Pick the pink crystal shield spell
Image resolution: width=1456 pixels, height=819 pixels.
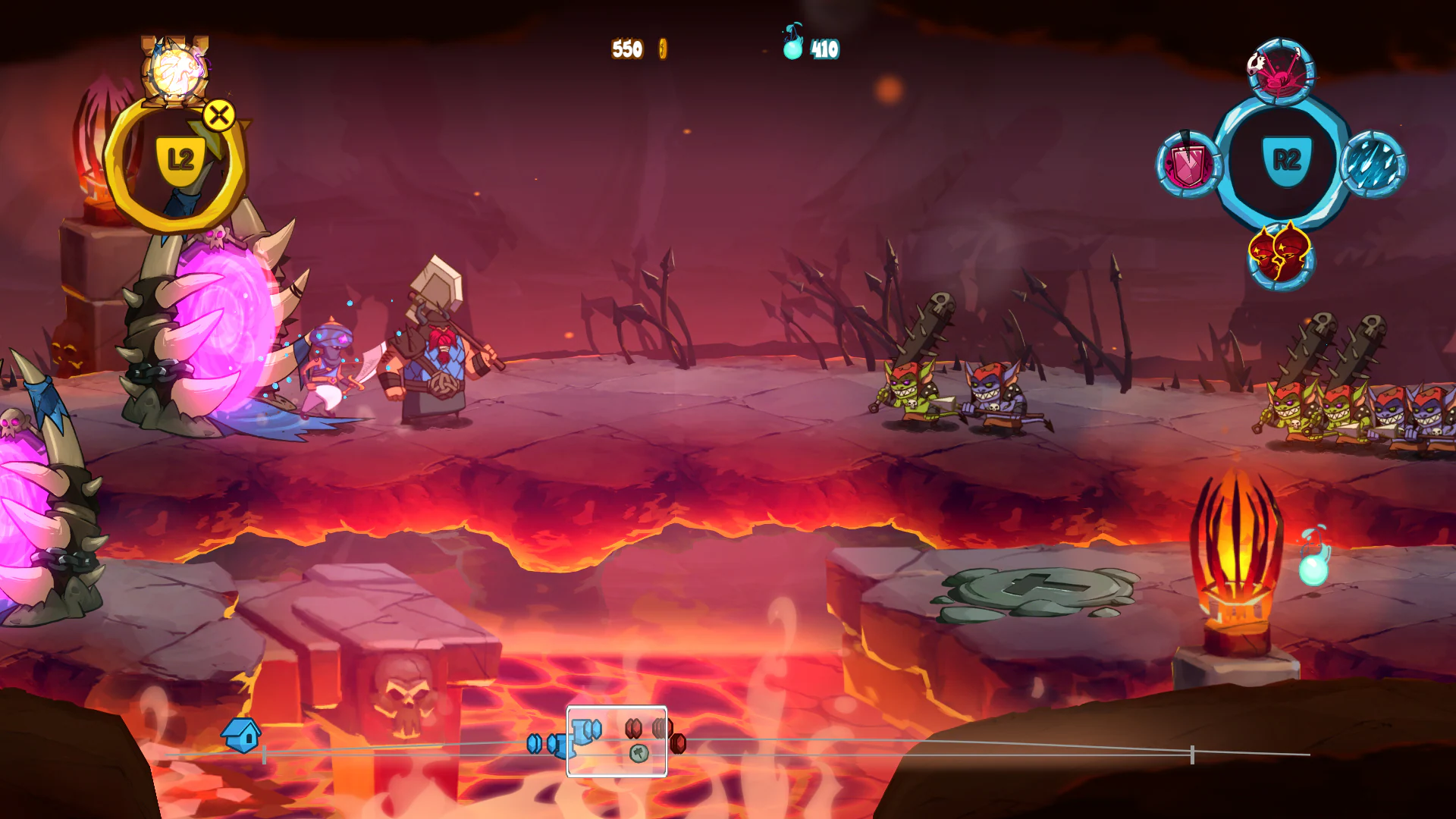tap(1188, 161)
